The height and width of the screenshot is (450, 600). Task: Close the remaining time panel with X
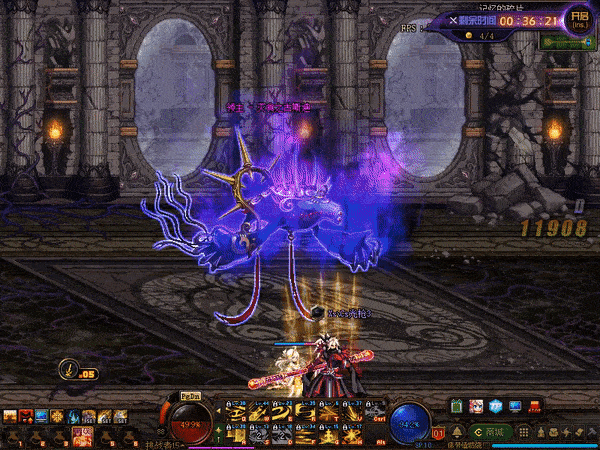(x=452, y=19)
